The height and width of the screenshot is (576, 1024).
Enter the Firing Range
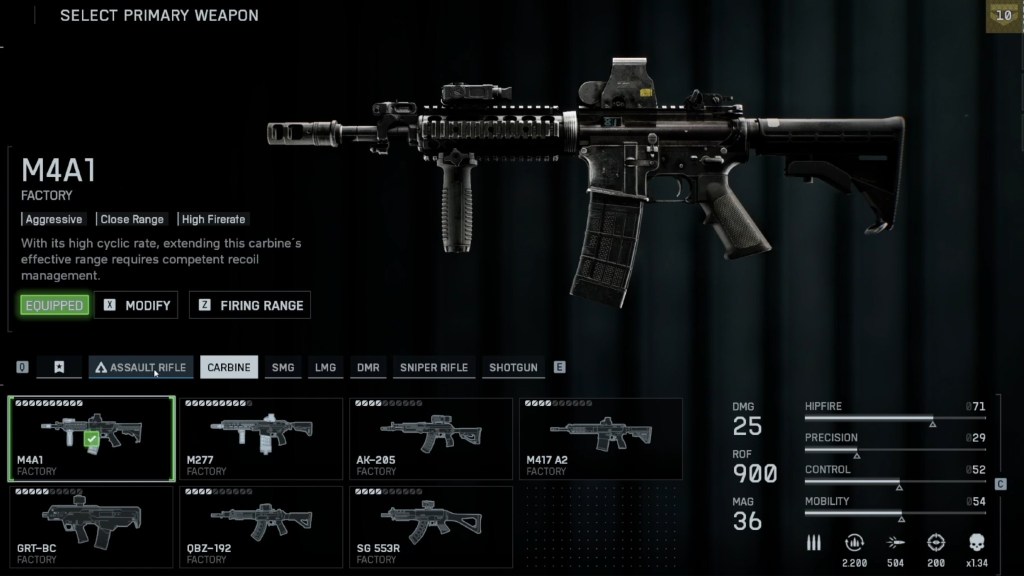250,305
